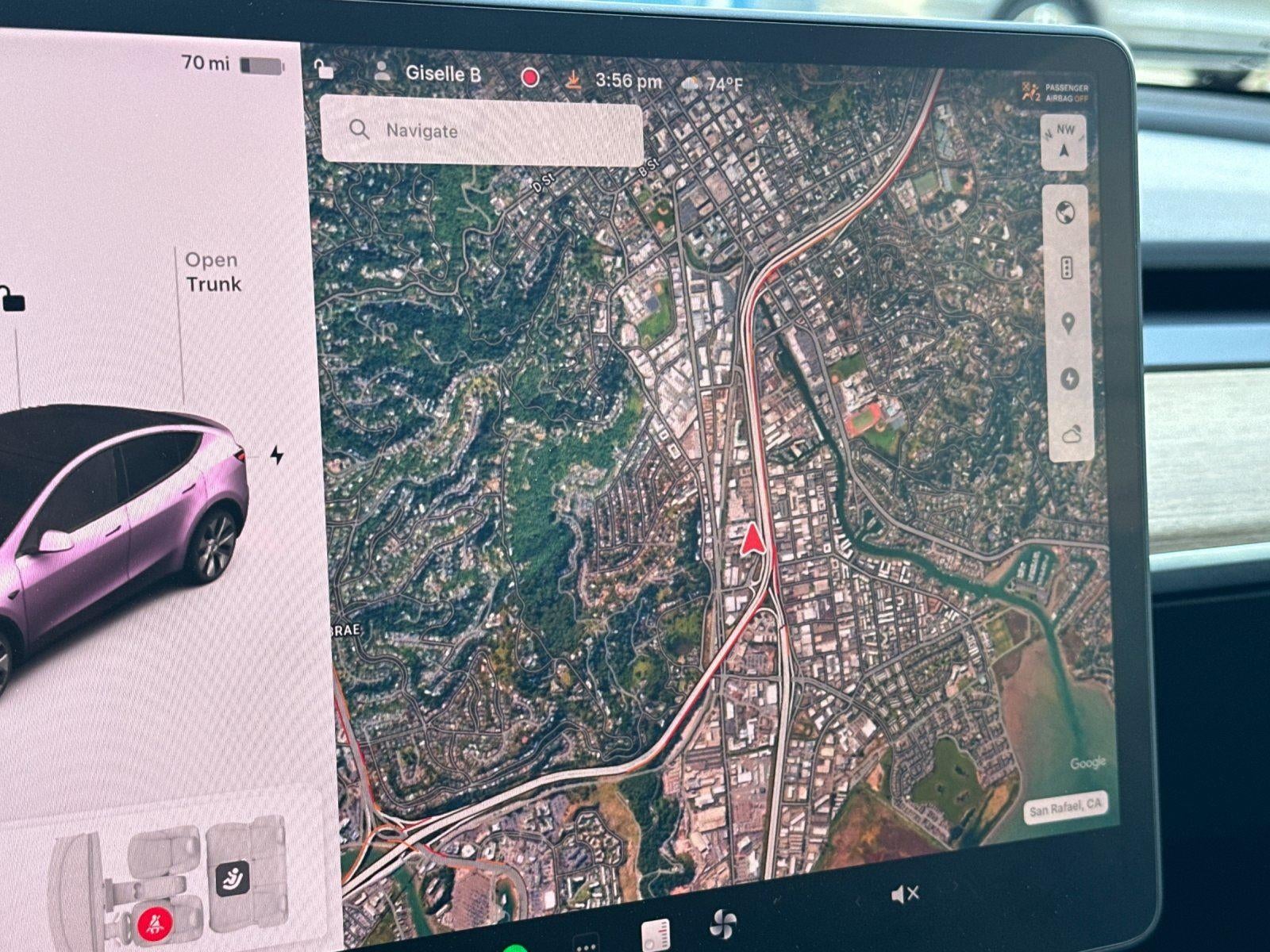Show weather overlay with the cloud map icon
Screen dimensions: 1270x952
click(1072, 433)
